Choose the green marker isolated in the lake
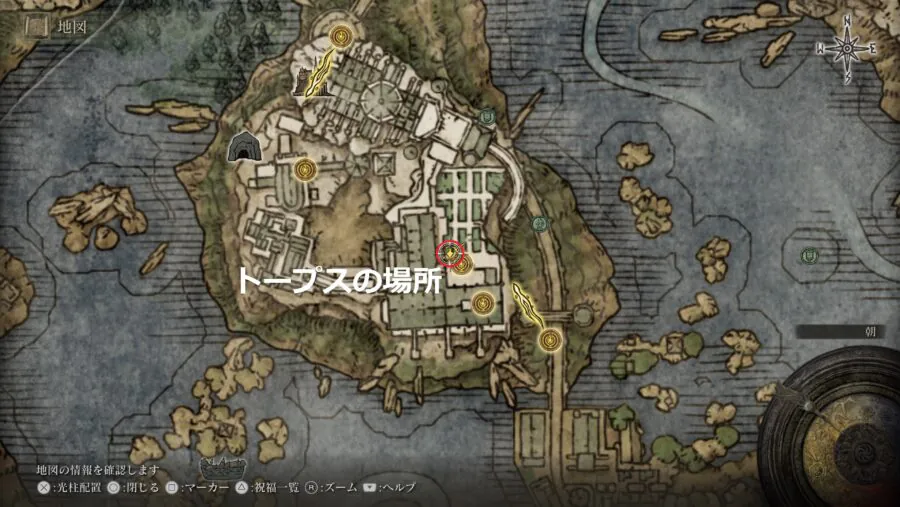The image size is (900, 507). [808, 255]
